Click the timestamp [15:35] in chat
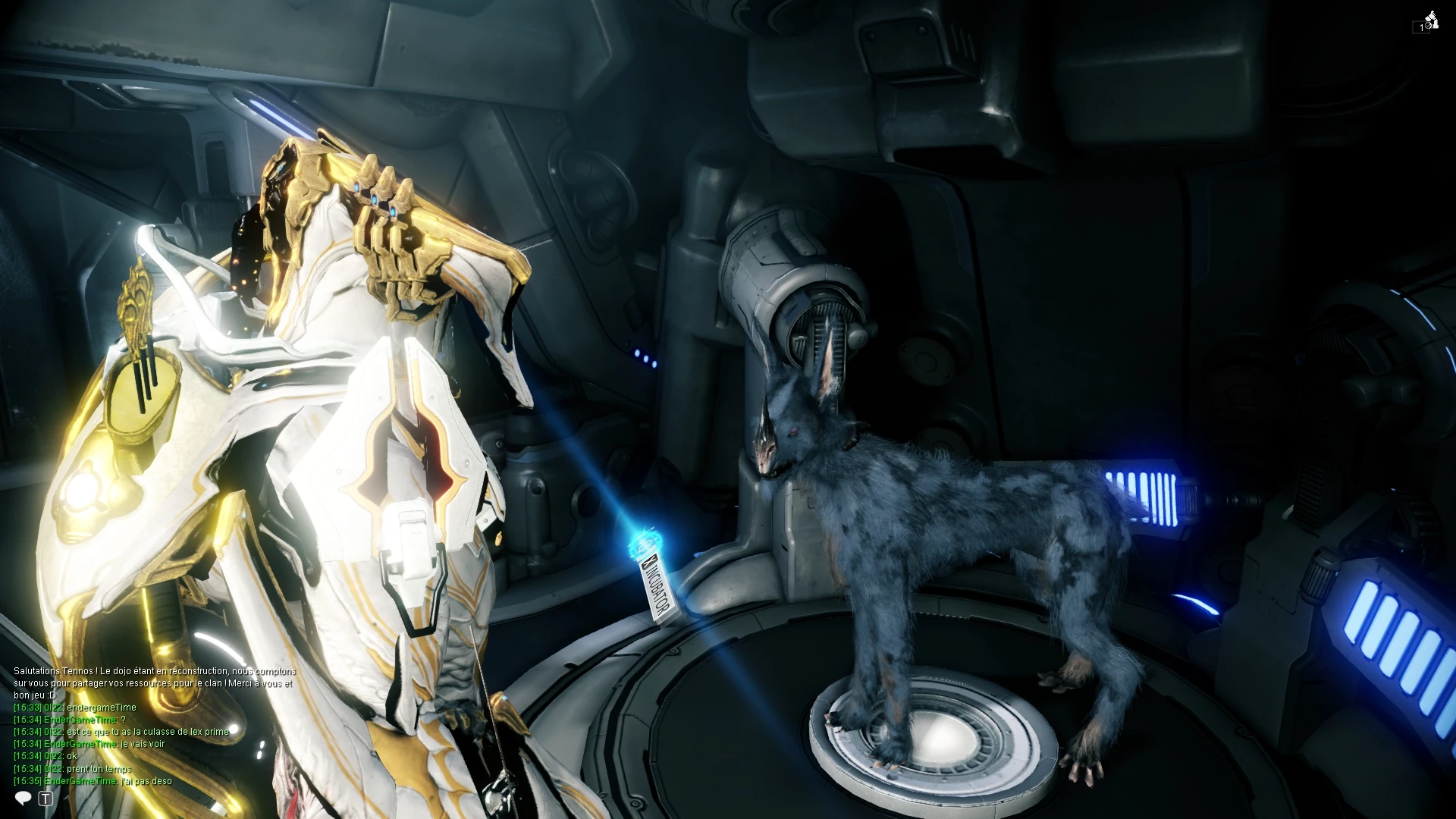This screenshot has width=1456, height=819. click(27, 780)
